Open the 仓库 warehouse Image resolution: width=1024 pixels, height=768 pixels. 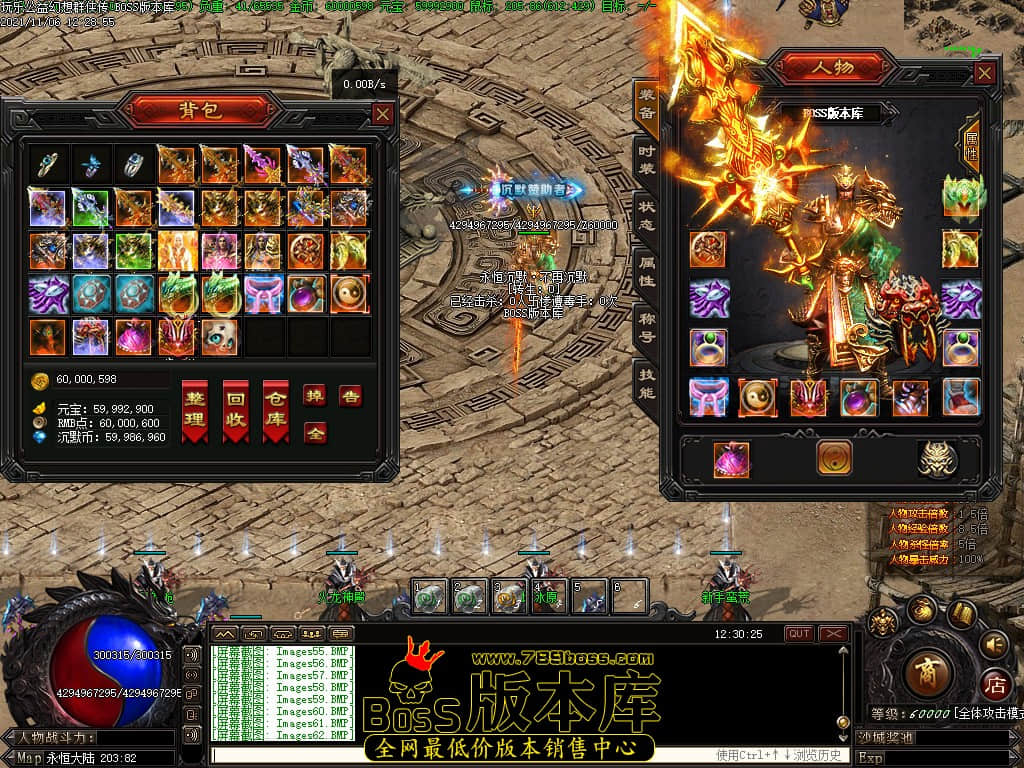click(275, 410)
